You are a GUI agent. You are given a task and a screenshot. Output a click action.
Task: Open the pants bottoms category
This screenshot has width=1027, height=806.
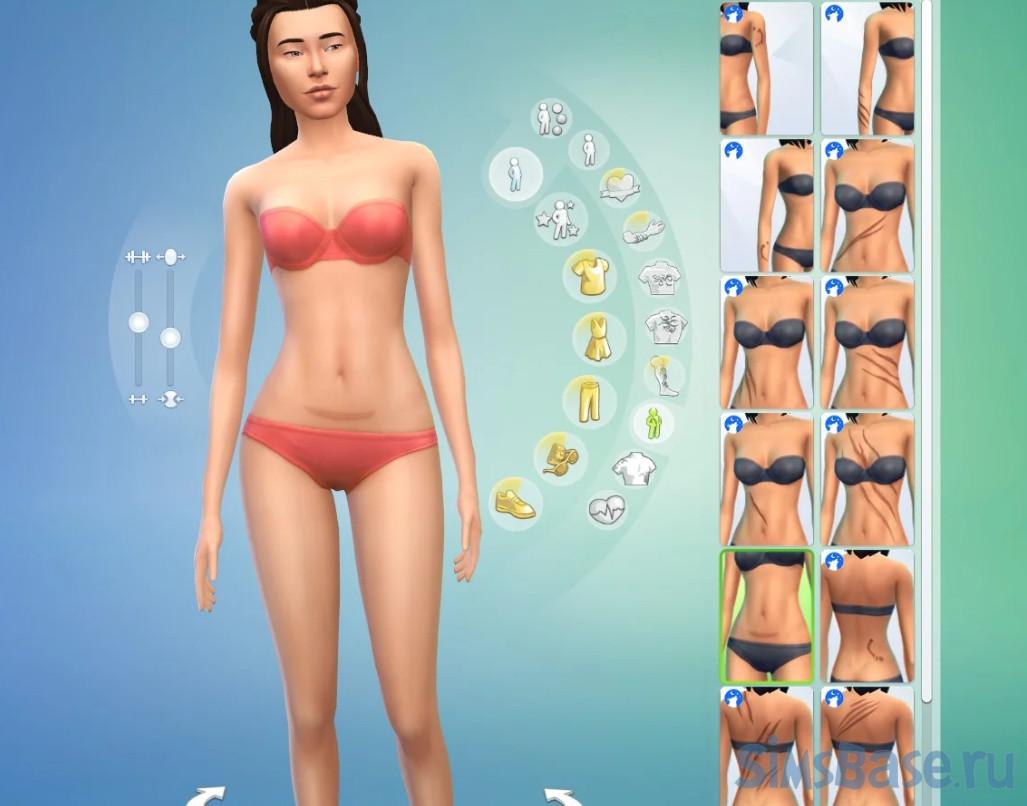click(x=589, y=400)
